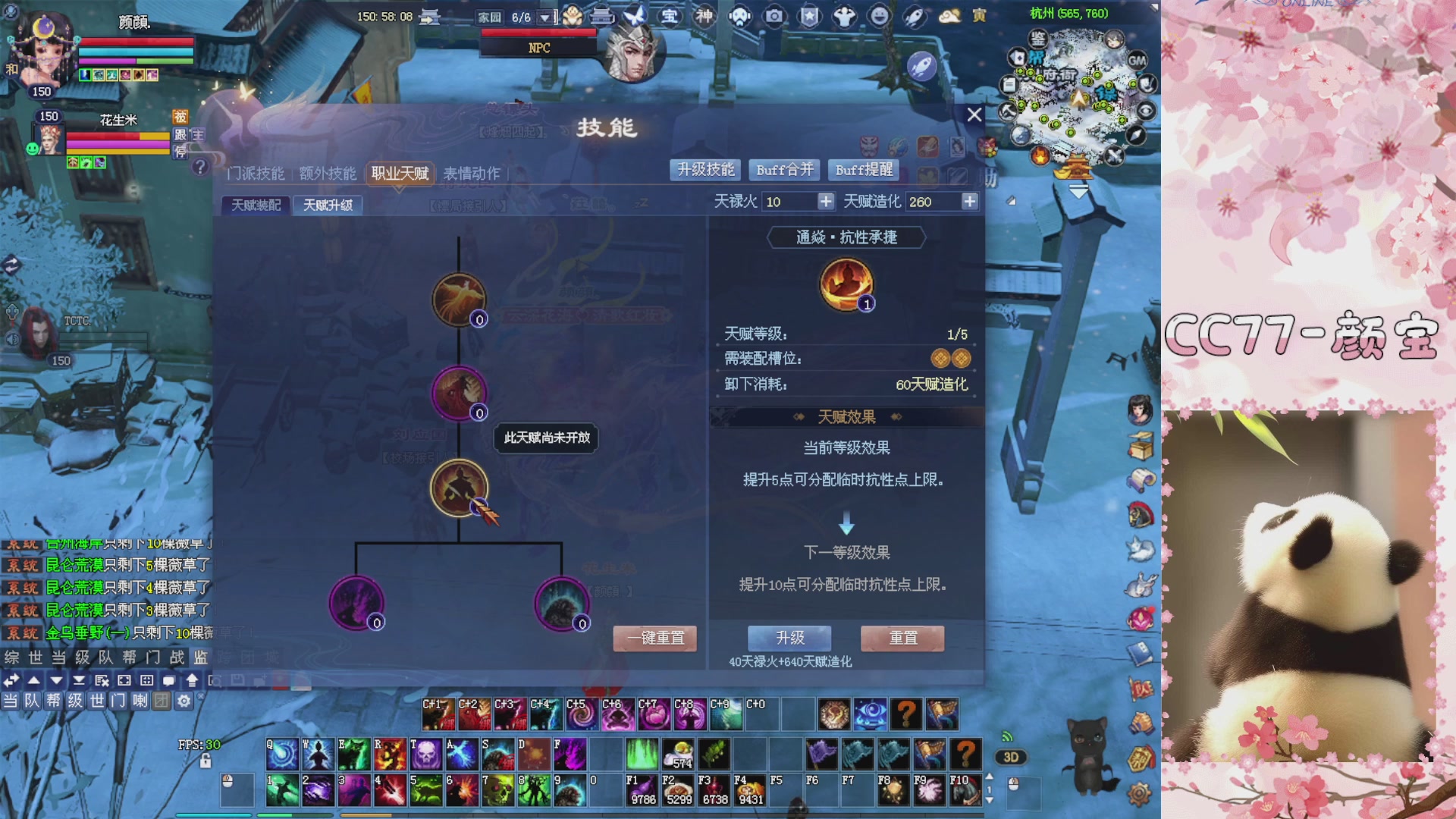This screenshot has width=1456, height=819.
Task: Click the down arrow in chat controls
Action: point(56,681)
